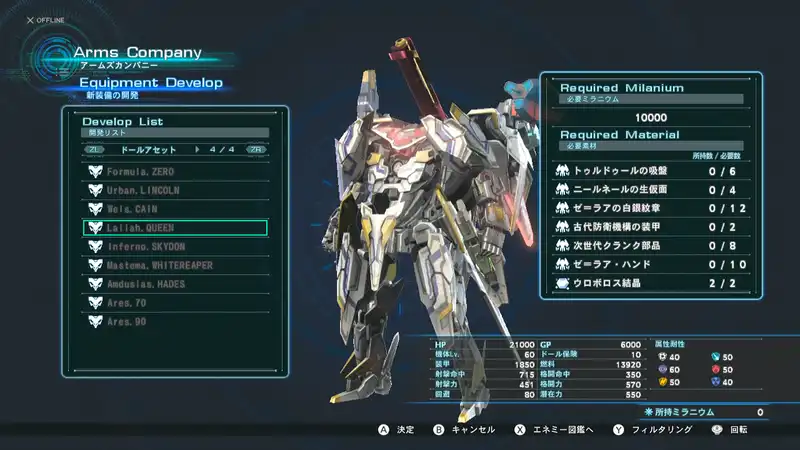The image size is (800, 450).
Task: Select Formula.ZERO in the Develop List
Action: click(175, 171)
